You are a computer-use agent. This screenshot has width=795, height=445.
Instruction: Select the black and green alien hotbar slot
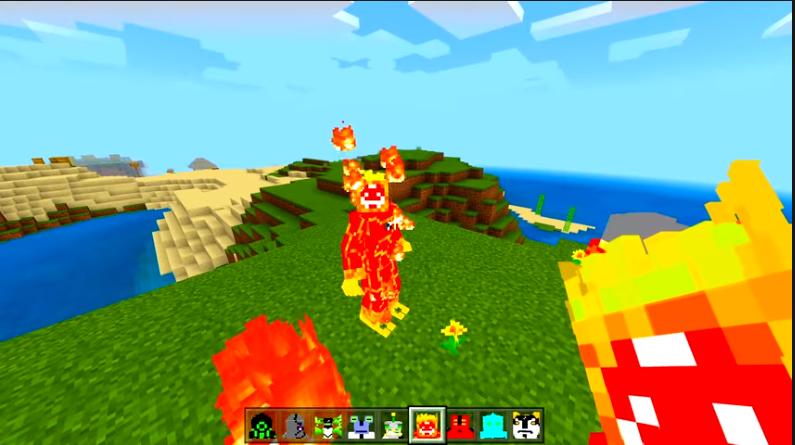[x=262, y=426]
